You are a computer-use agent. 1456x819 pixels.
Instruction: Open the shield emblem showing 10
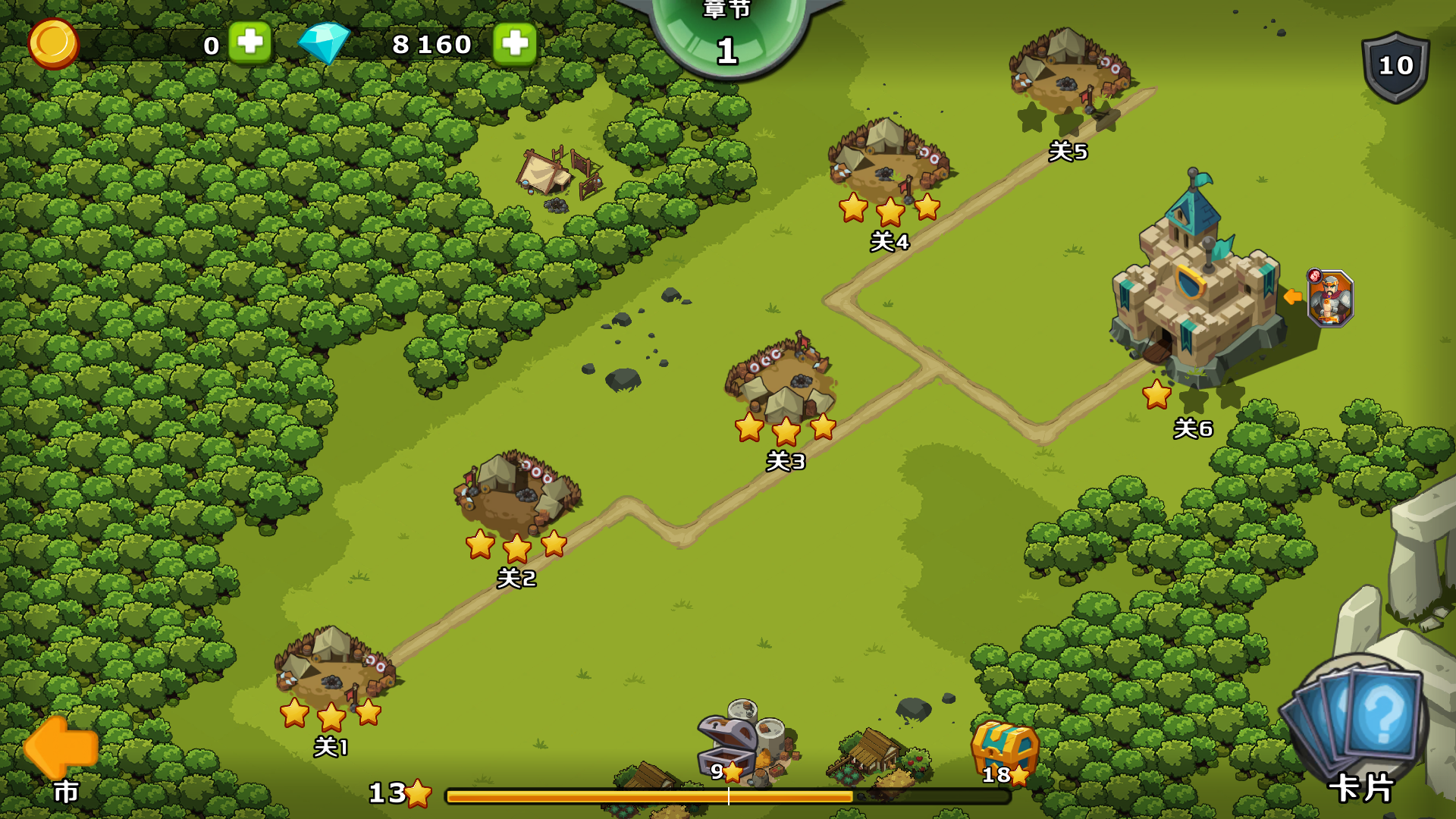(x=1394, y=68)
